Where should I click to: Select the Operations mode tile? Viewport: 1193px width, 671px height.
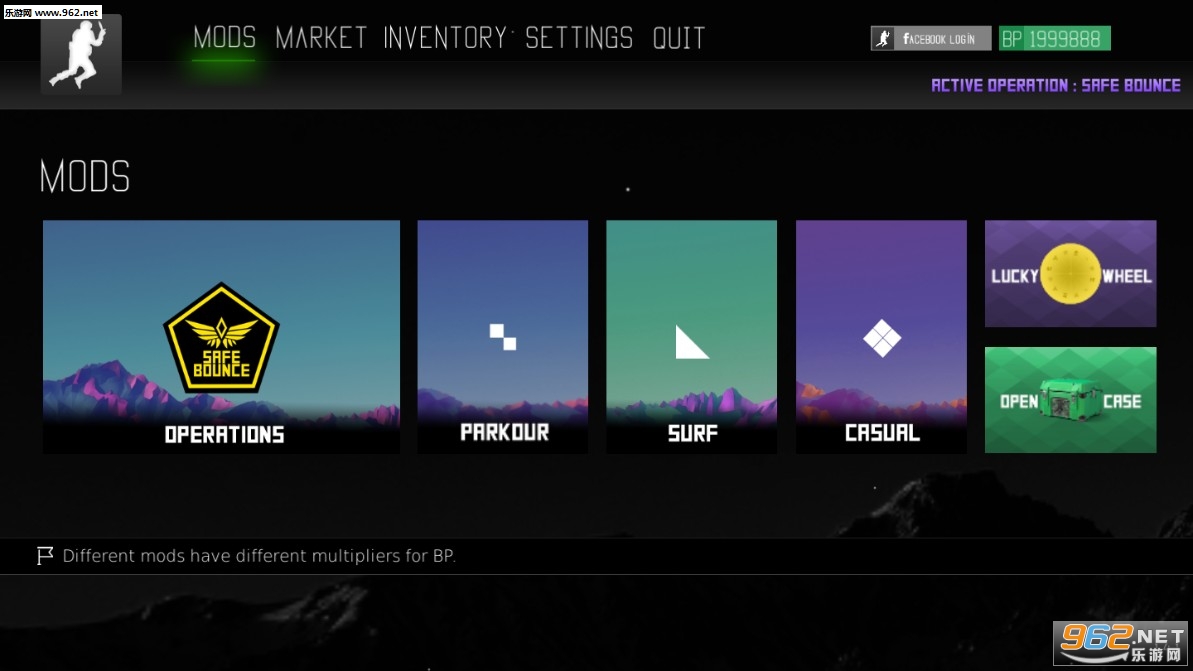[x=221, y=337]
